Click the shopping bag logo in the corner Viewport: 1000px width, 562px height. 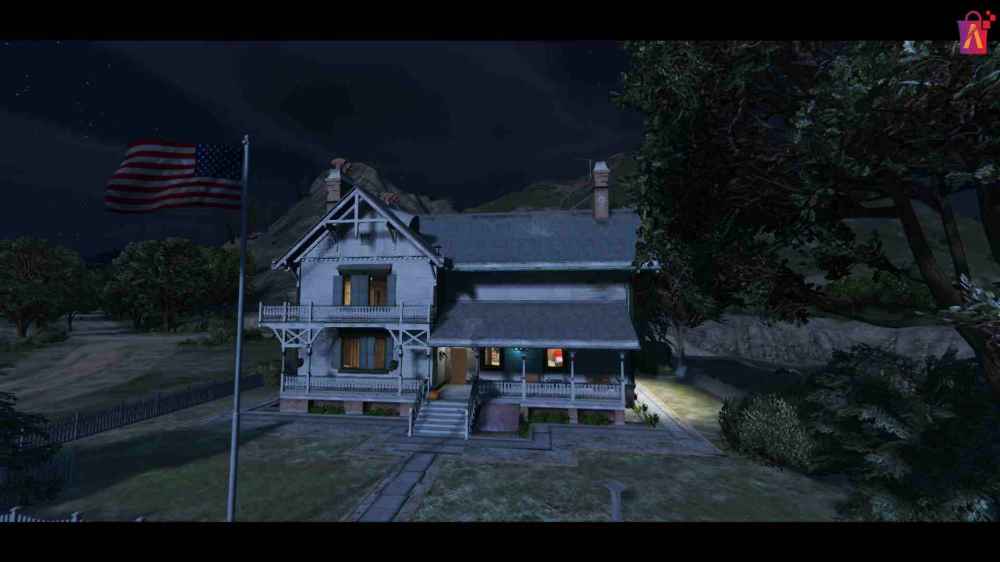point(975,32)
